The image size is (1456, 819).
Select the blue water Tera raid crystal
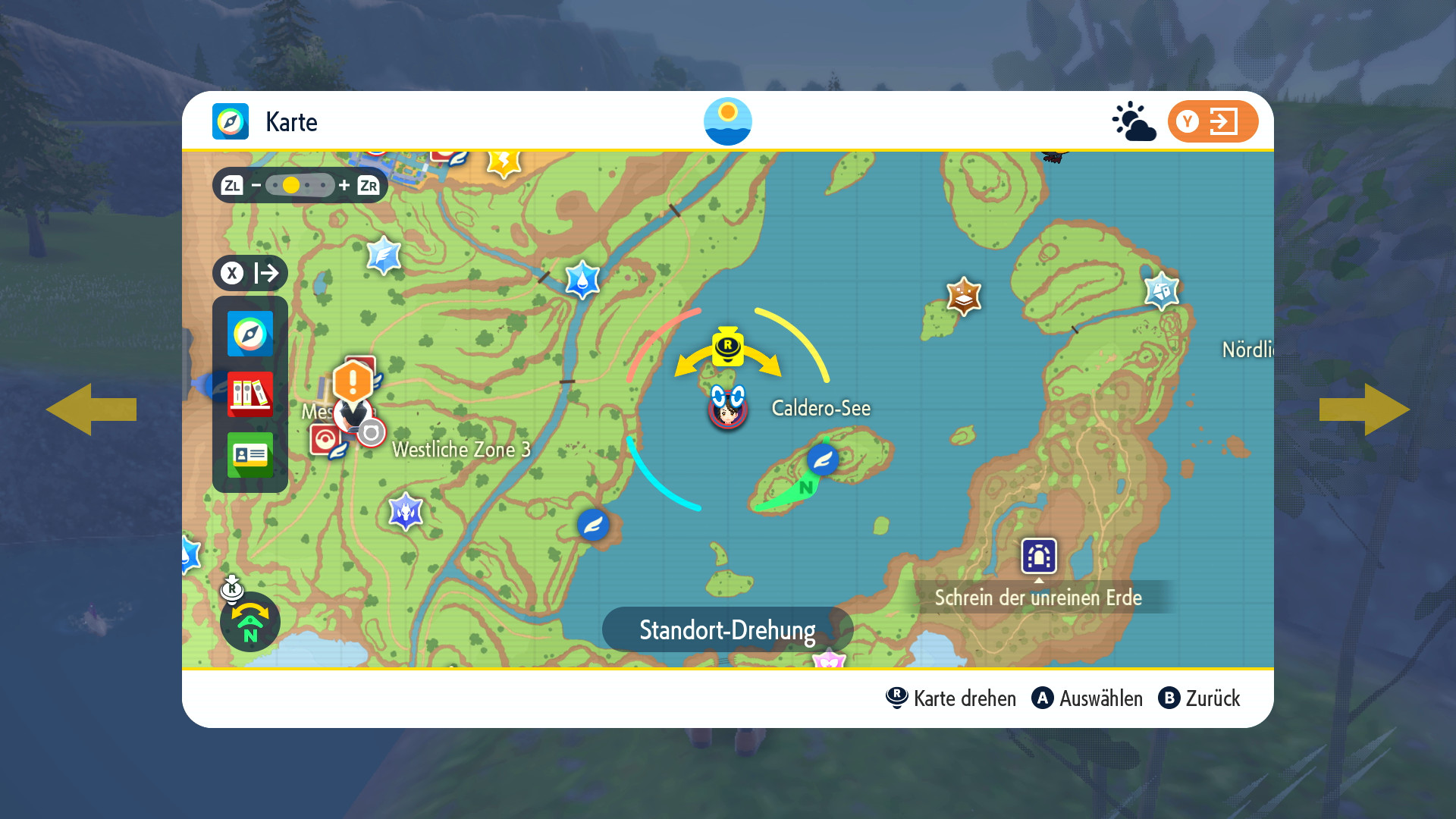click(582, 279)
